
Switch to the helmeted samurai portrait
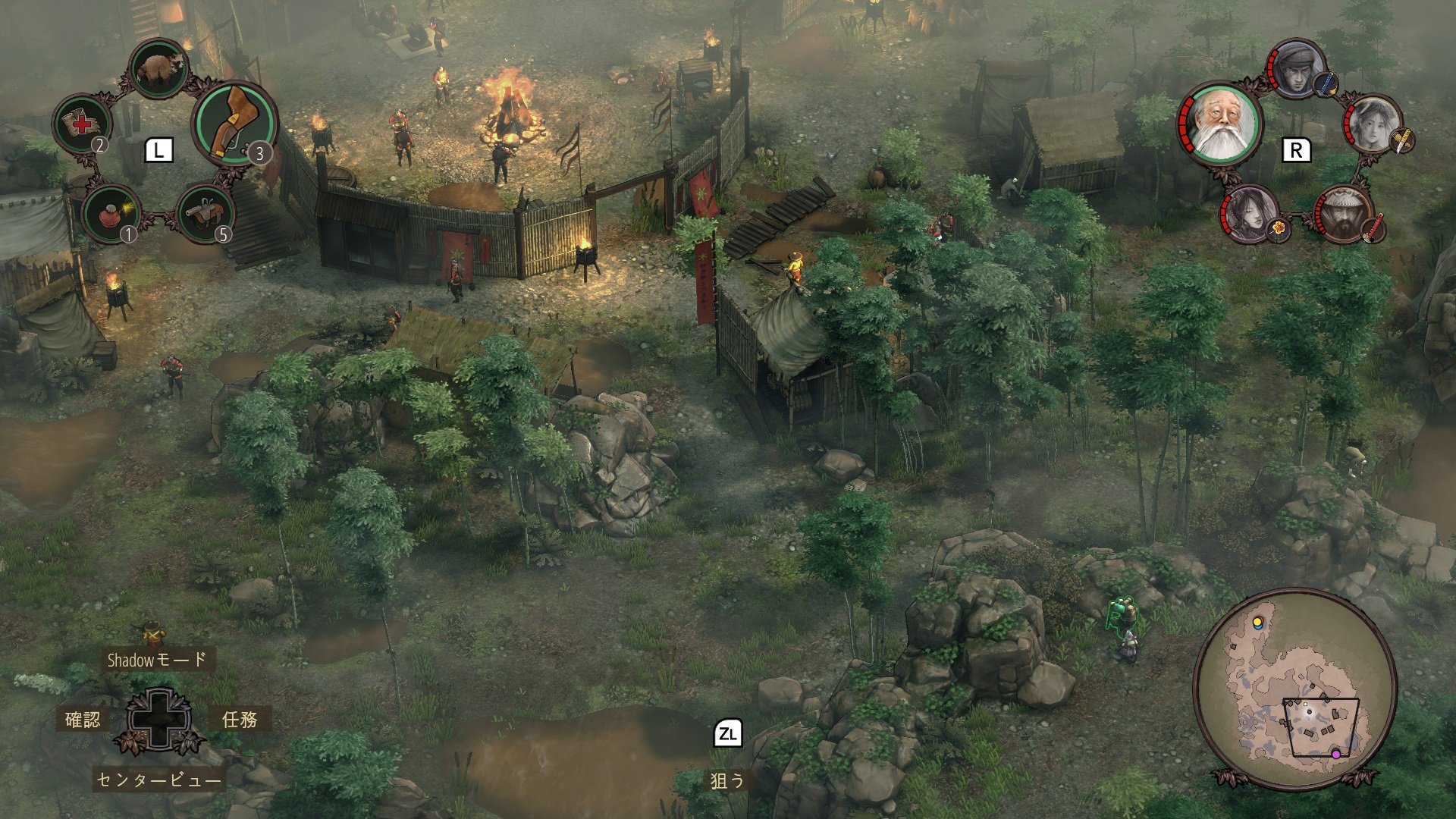pos(1344,215)
